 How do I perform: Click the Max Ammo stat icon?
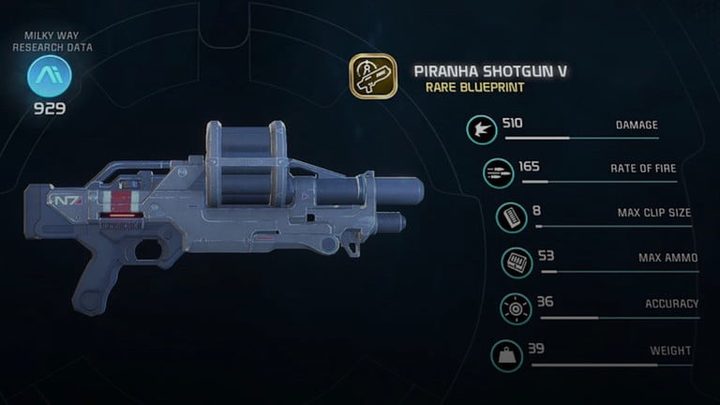pyautogui.click(x=517, y=263)
